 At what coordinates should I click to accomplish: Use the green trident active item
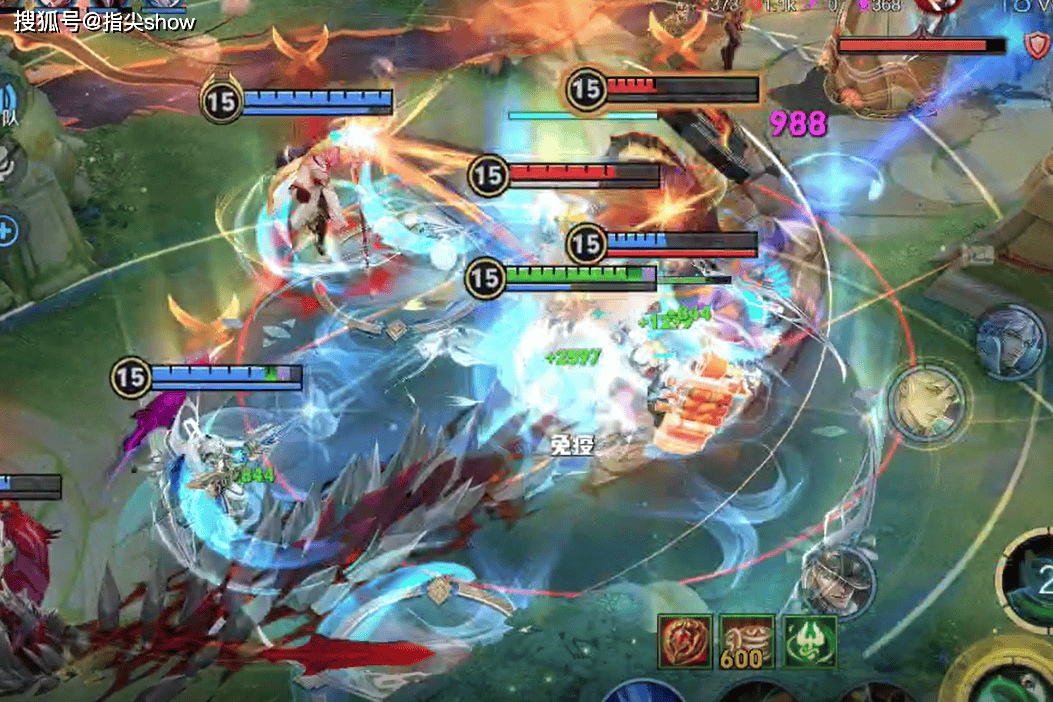[x=809, y=642]
